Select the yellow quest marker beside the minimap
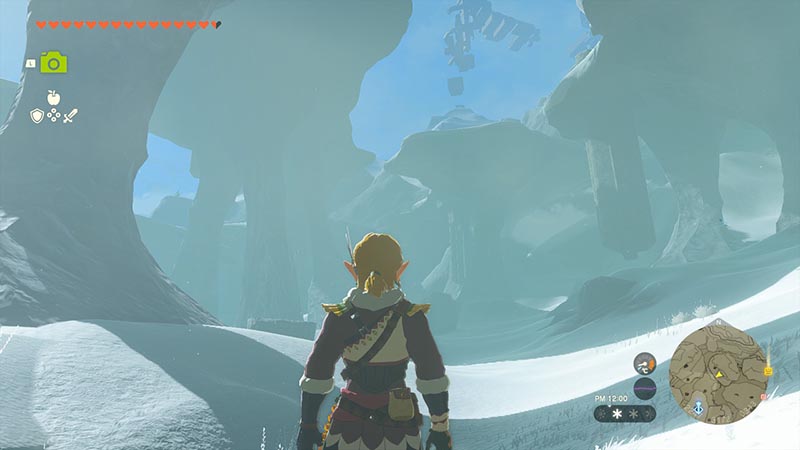The width and height of the screenshot is (800, 450). pos(768,371)
